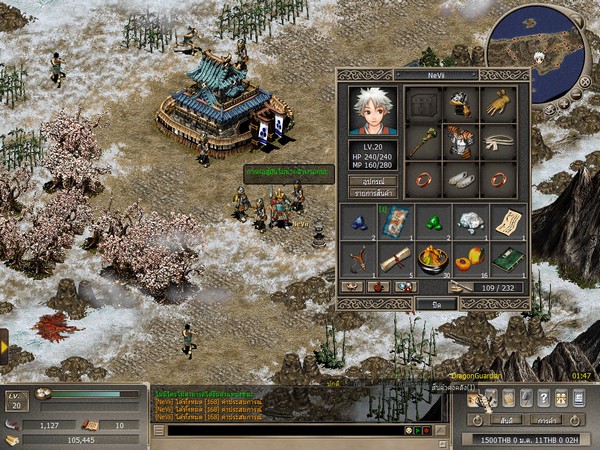The image size is (600, 450).
Task: Click the NeVi character portrait
Action: (x=373, y=110)
